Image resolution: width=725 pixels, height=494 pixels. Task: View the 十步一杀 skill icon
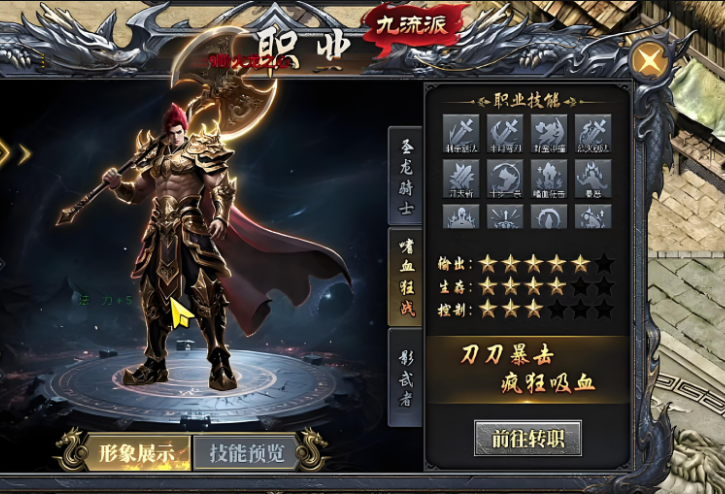click(505, 177)
